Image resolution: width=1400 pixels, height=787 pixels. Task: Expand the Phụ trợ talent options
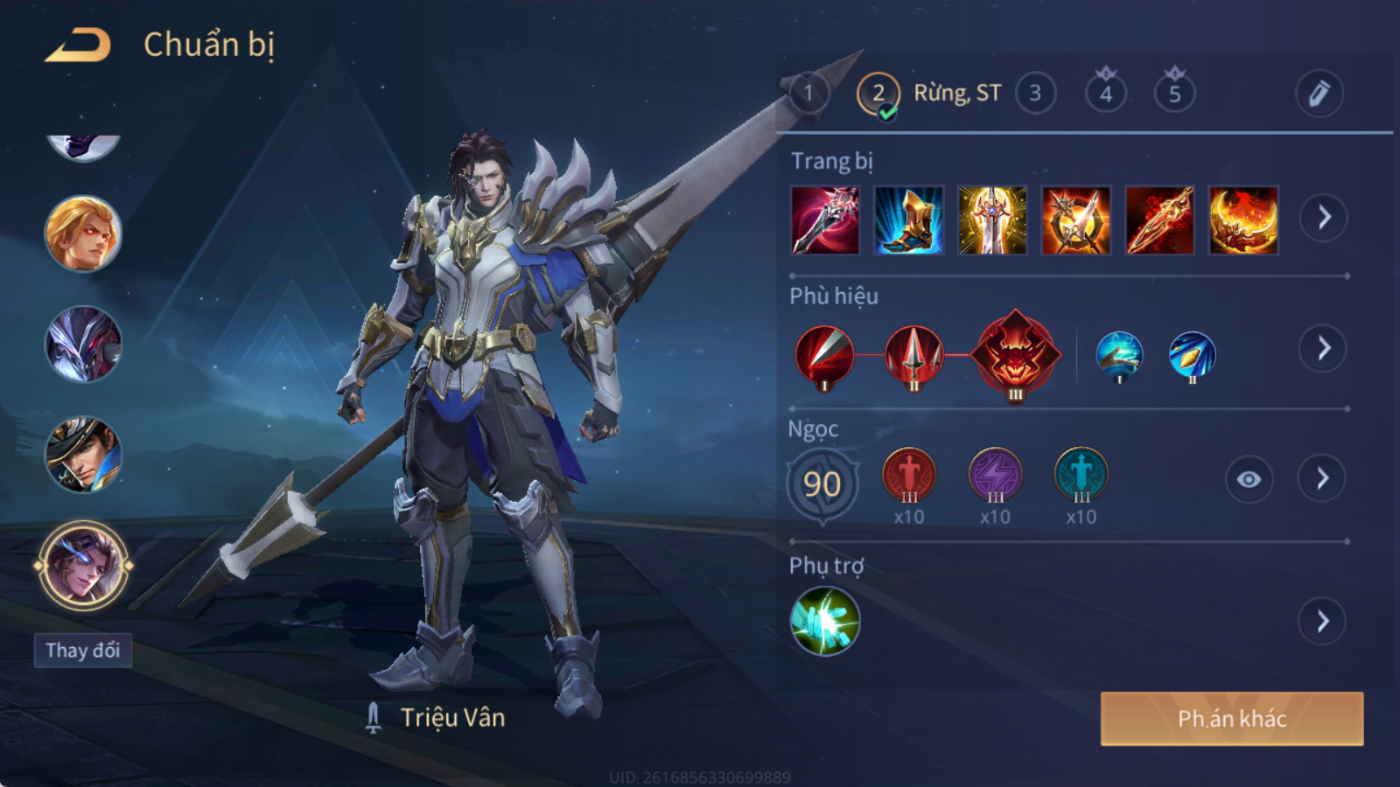pyautogui.click(x=1322, y=622)
